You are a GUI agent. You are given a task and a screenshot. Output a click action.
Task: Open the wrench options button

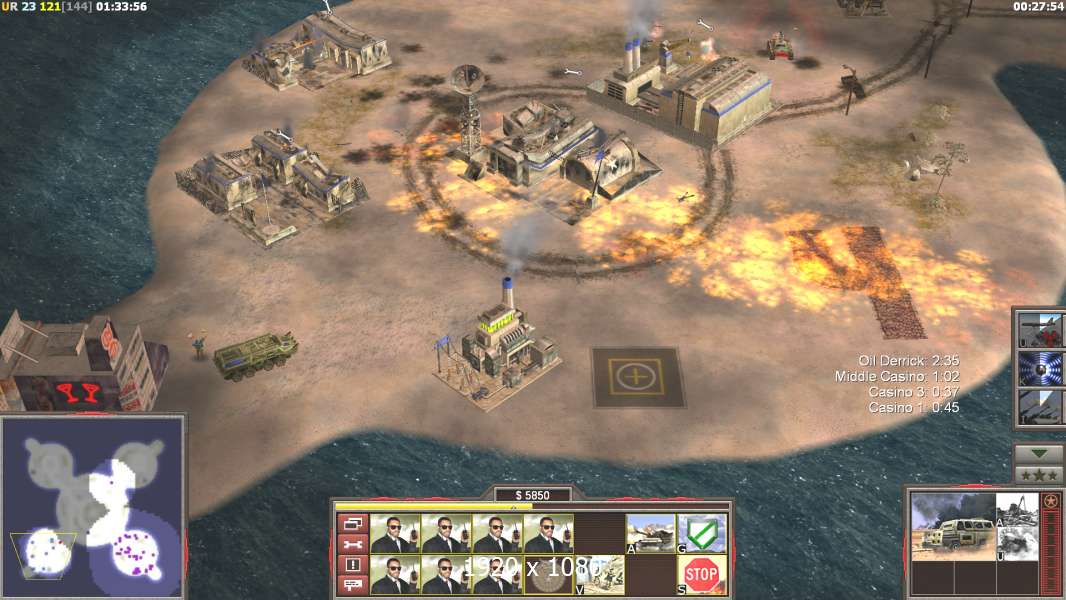353,544
